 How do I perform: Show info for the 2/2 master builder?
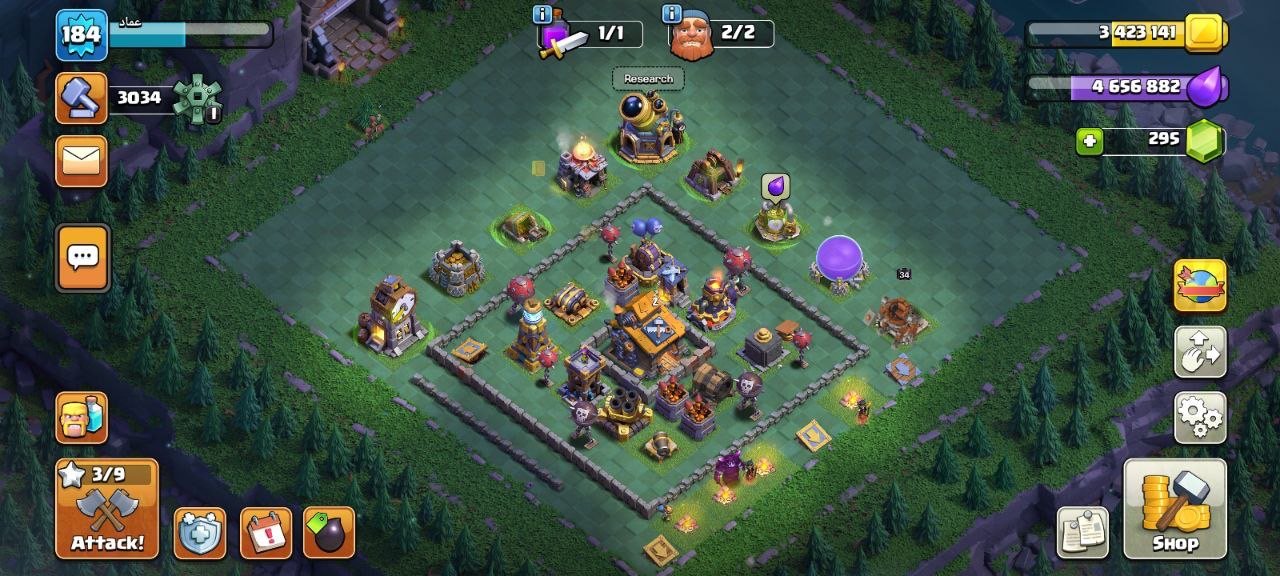(670, 14)
